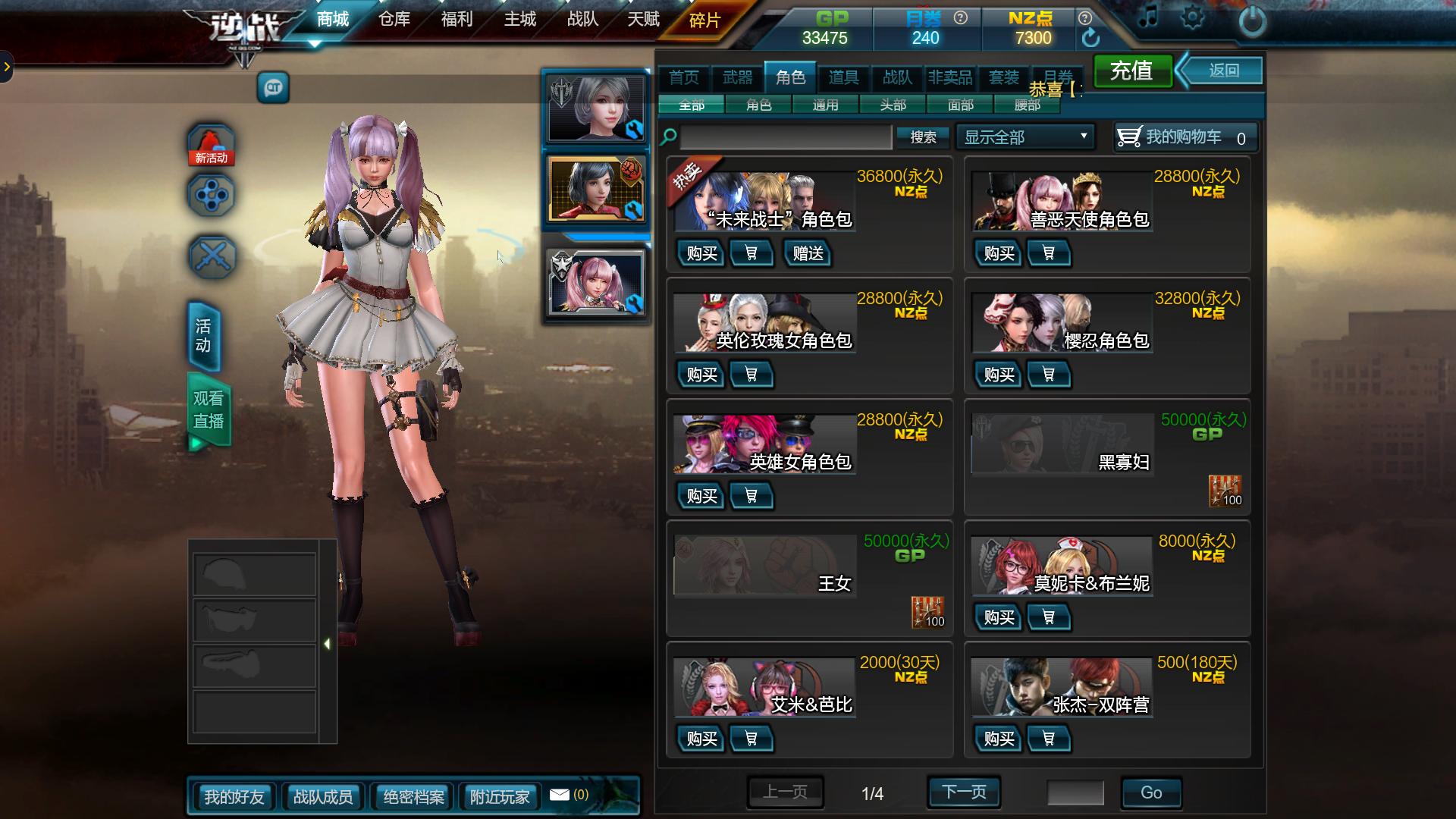Switch to the 武器 weapons tab
This screenshot has width=1456, height=819.
(737, 77)
